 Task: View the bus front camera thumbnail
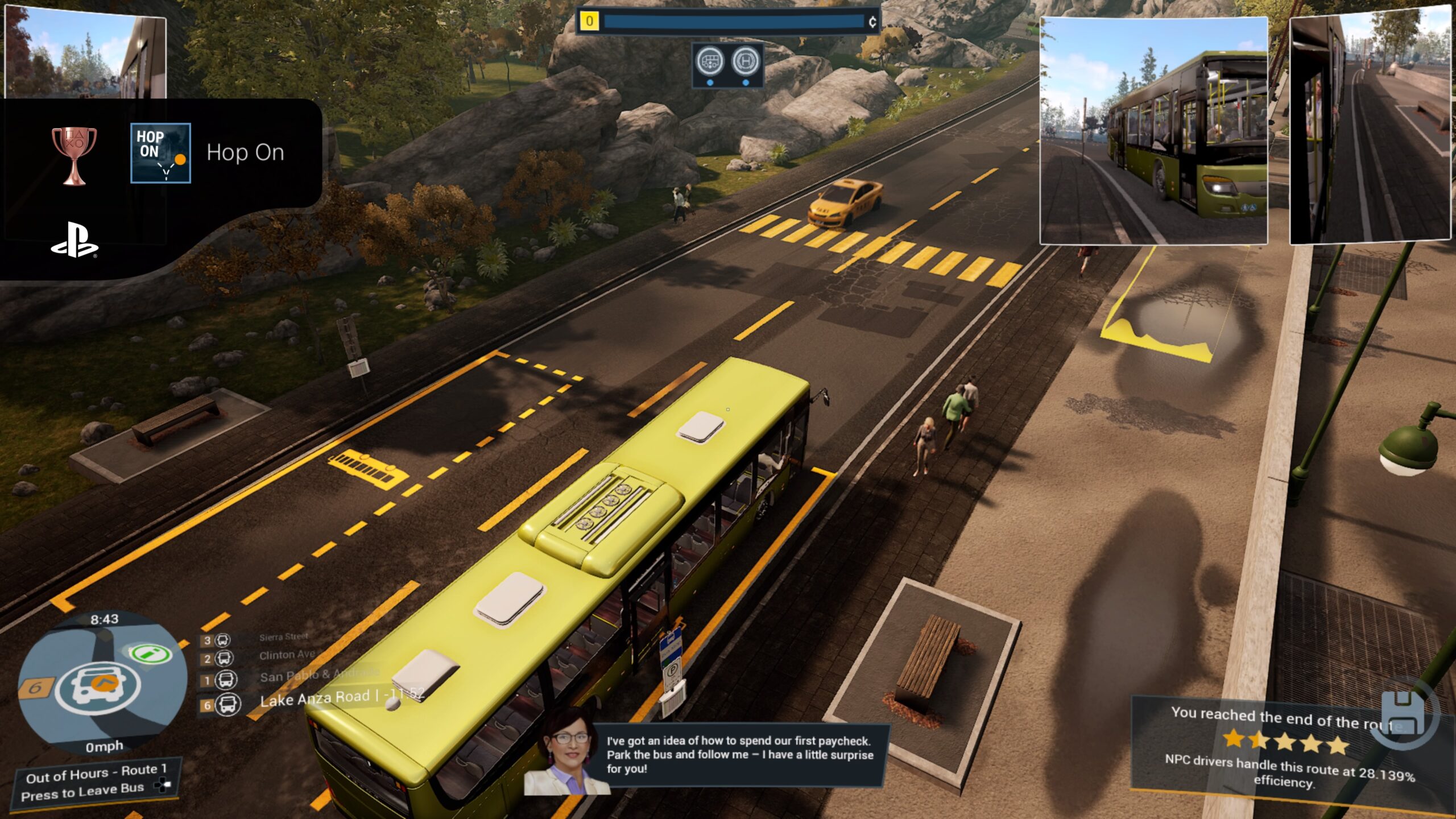pos(1153,131)
